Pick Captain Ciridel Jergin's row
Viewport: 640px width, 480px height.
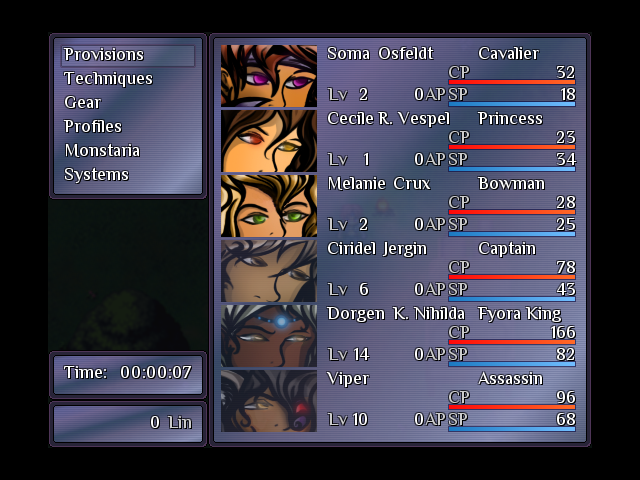[x=400, y=270]
